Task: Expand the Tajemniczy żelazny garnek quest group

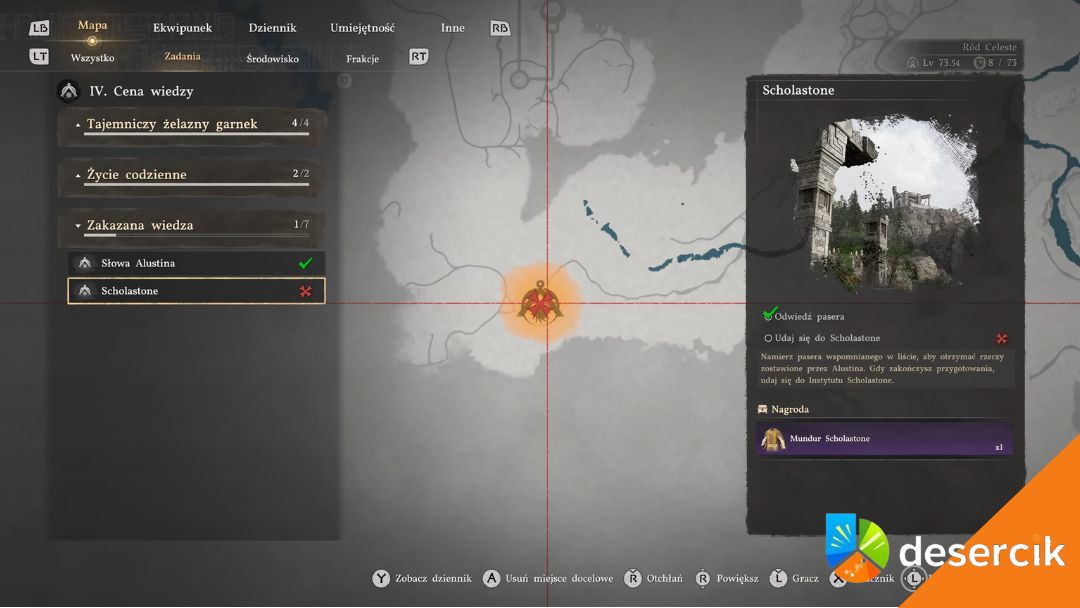Action: (192, 125)
